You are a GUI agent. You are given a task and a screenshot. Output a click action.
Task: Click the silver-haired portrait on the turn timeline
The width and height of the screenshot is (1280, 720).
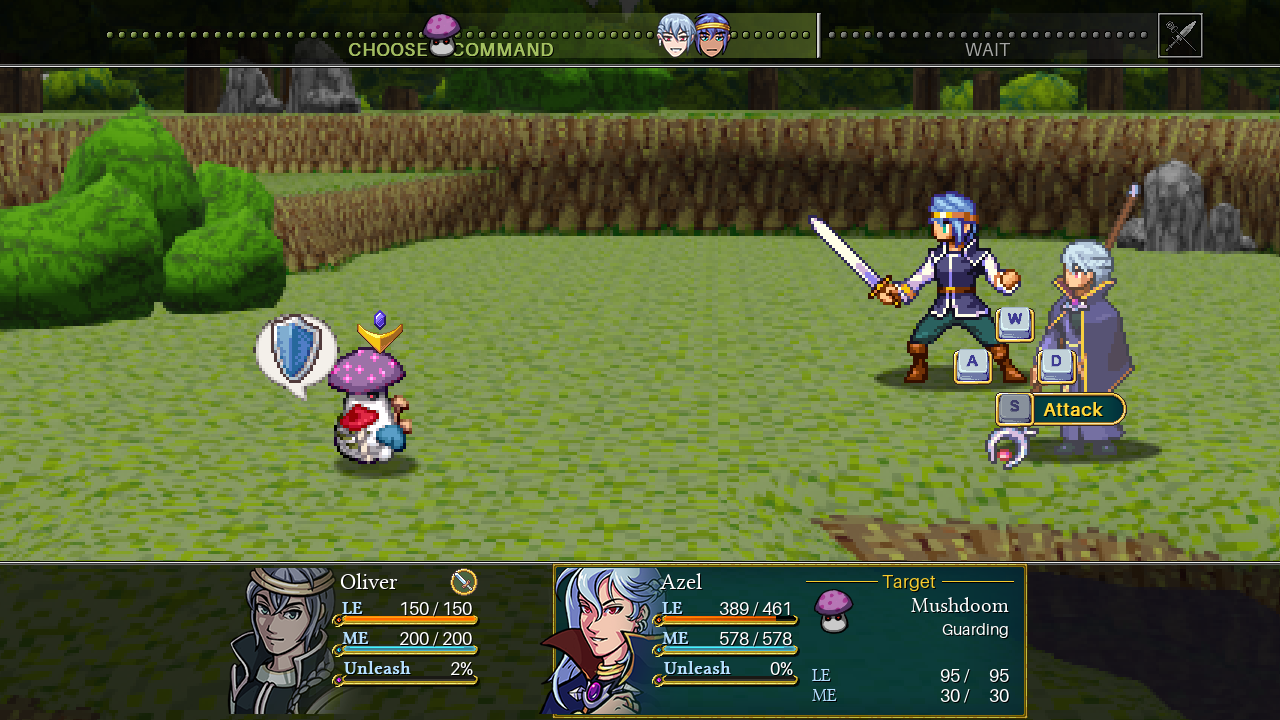(x=675, y=36)
